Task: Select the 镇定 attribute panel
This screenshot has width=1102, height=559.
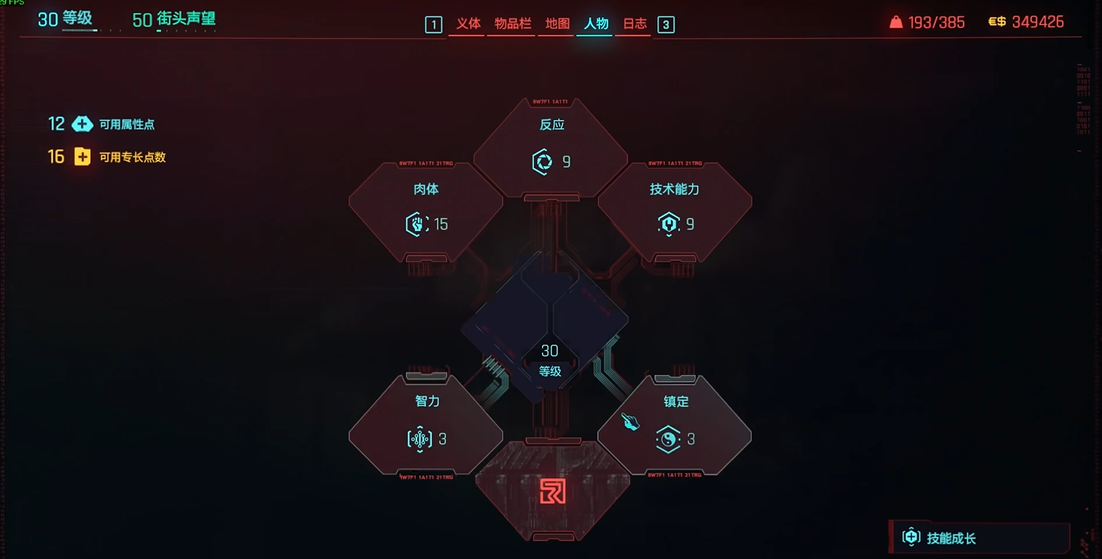Action: (x=674, y=425)
